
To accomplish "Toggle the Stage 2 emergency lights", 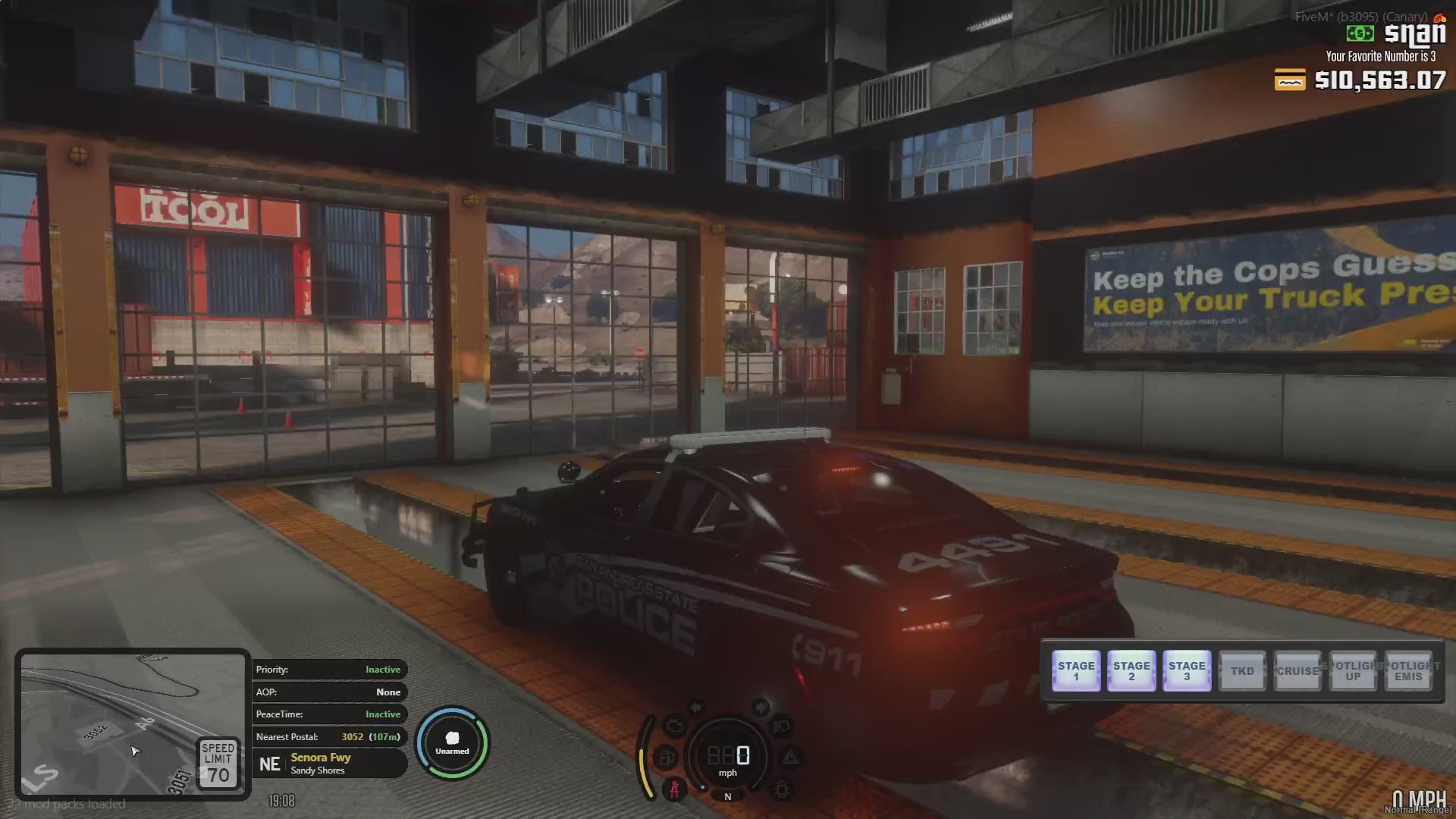I will coord(1131,670).
